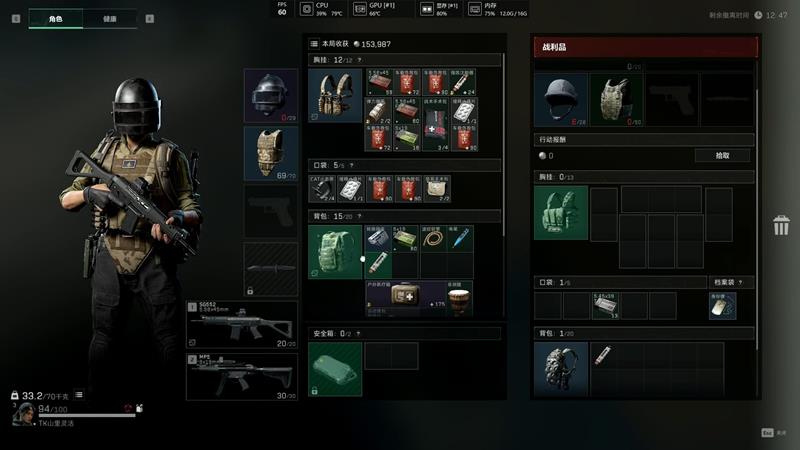Select the equipped black helmet slot

click(271, 95)
